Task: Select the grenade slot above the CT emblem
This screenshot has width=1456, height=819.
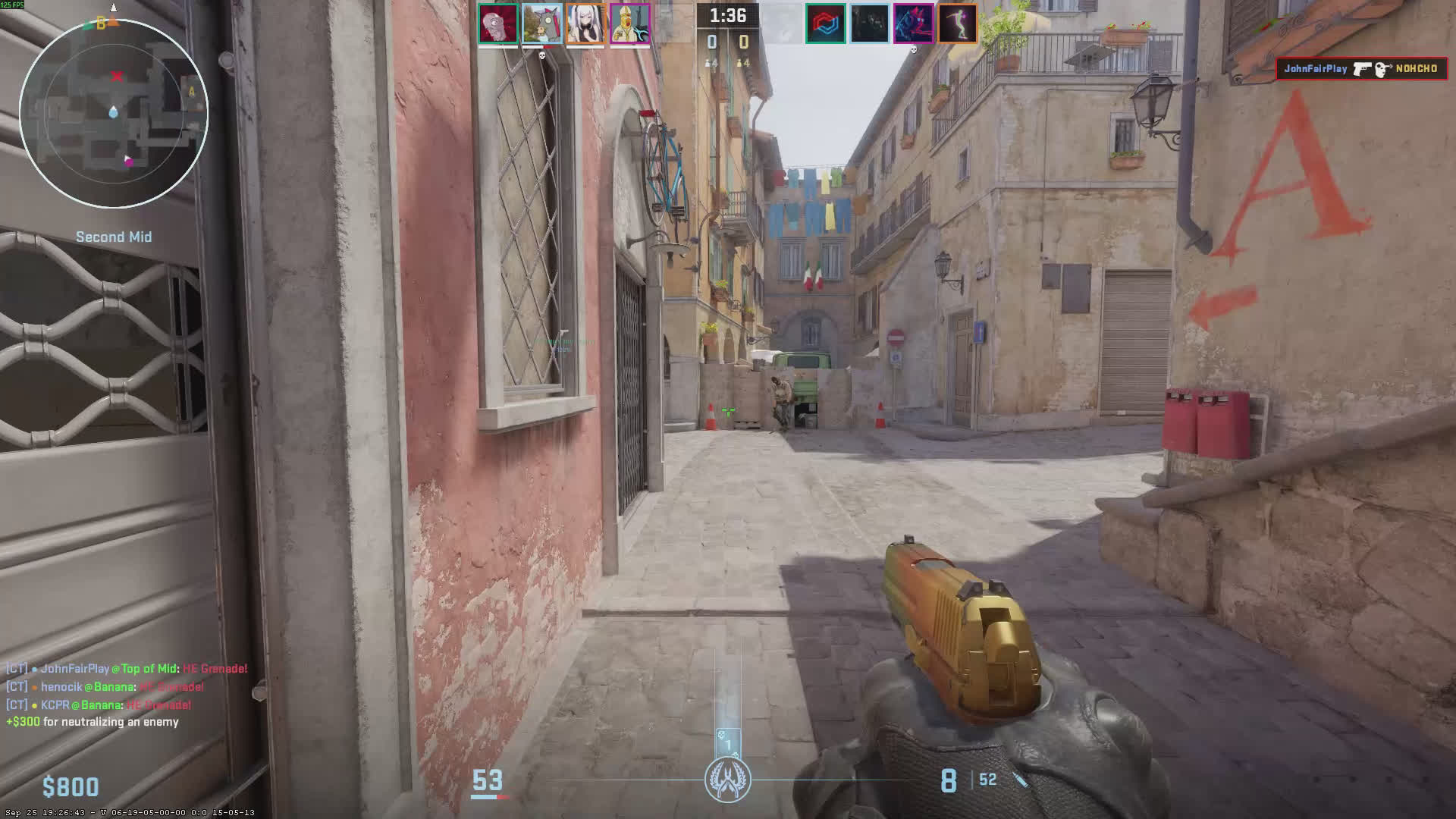Action: click(x=728, y=742)
